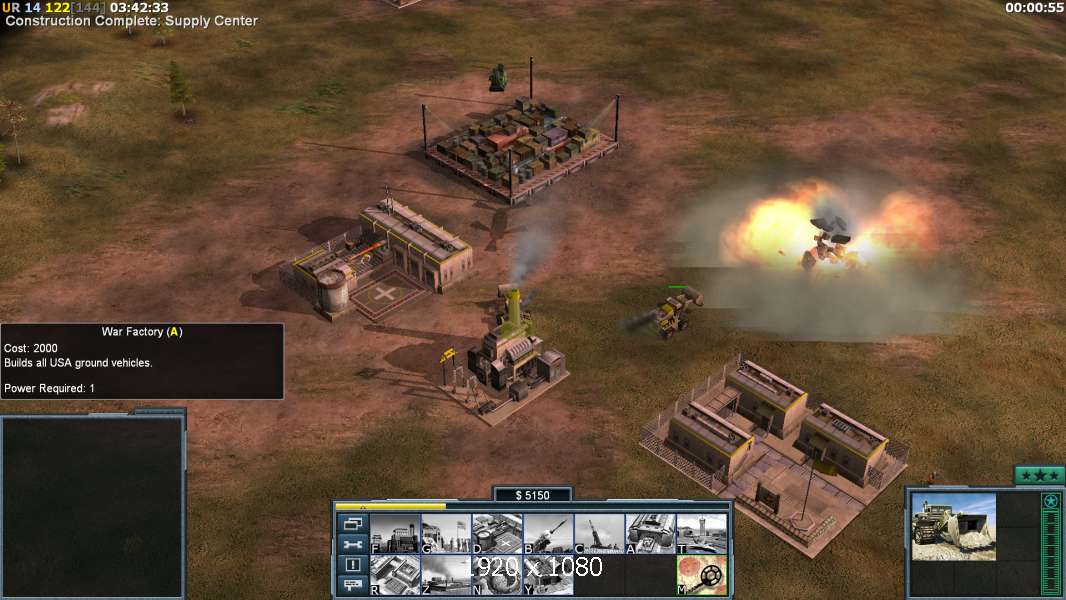1066x600 pixels.
Task: Build the Supply Drop Zone (Z icon)
Action: [x=446, y=575]
